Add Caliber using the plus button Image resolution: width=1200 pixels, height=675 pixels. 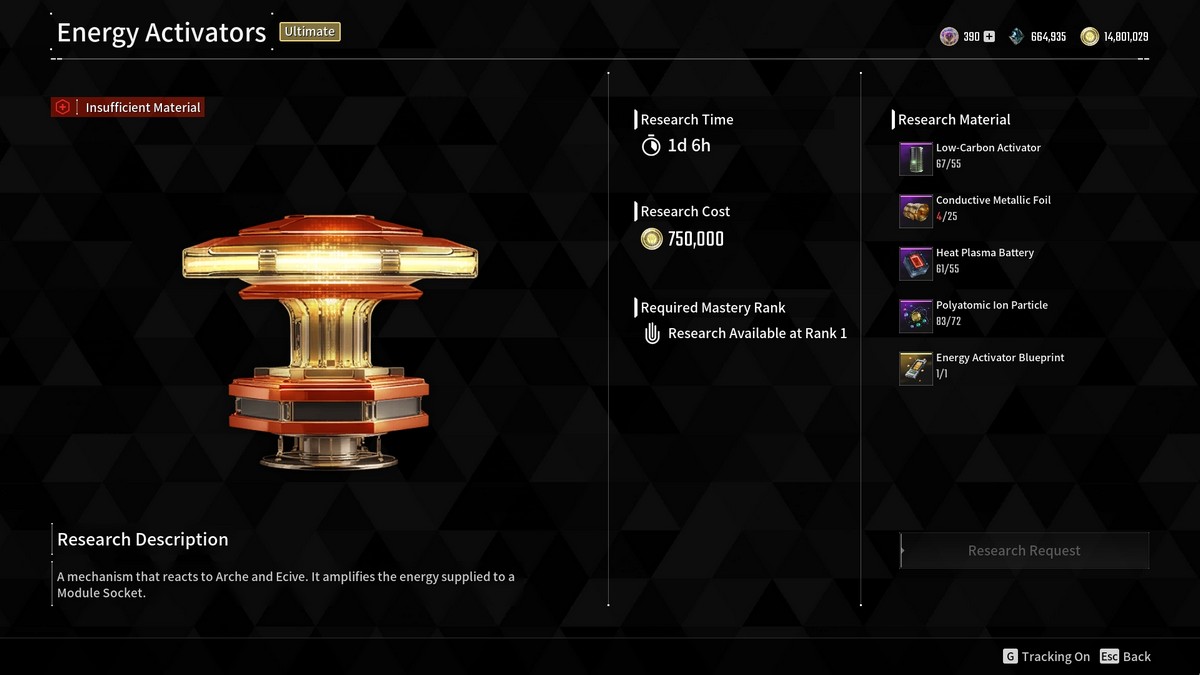pyautogui.click(x=989, y=37)
